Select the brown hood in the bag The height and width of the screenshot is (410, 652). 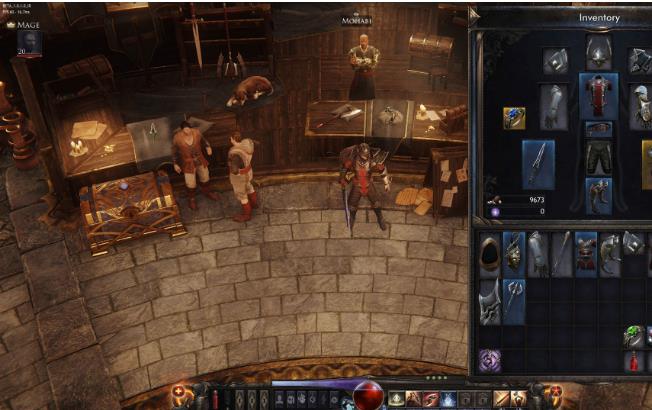(x=490, y=254)
